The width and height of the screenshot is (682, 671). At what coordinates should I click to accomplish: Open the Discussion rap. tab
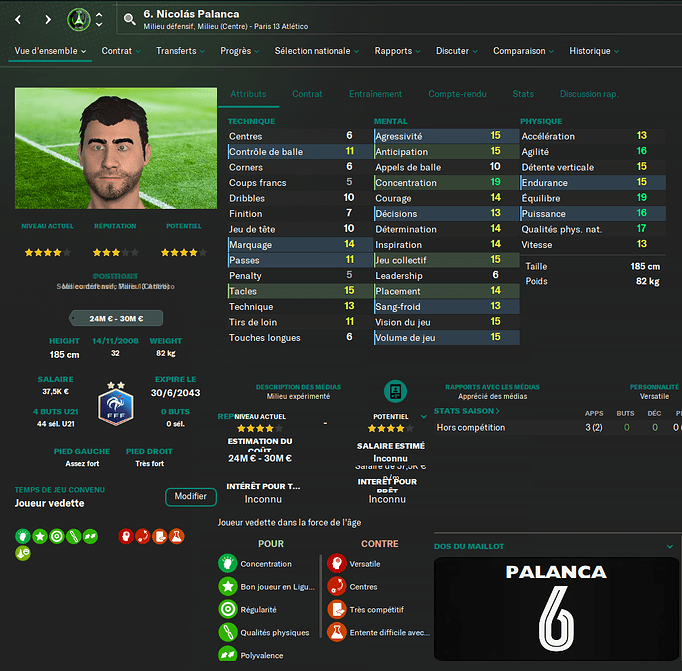pos(589,94)
